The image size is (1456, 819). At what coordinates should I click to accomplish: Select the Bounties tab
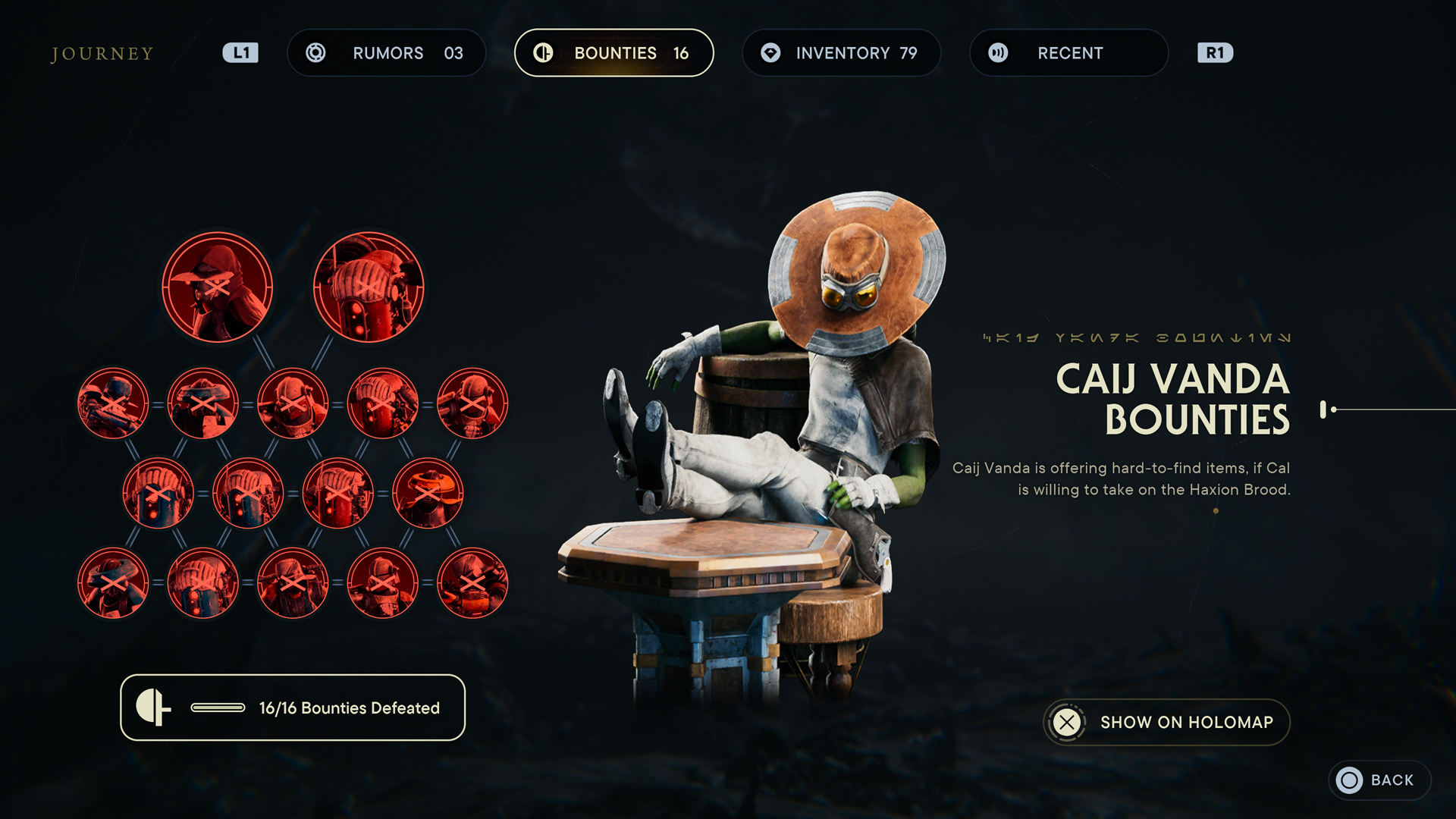pos(614,52)
